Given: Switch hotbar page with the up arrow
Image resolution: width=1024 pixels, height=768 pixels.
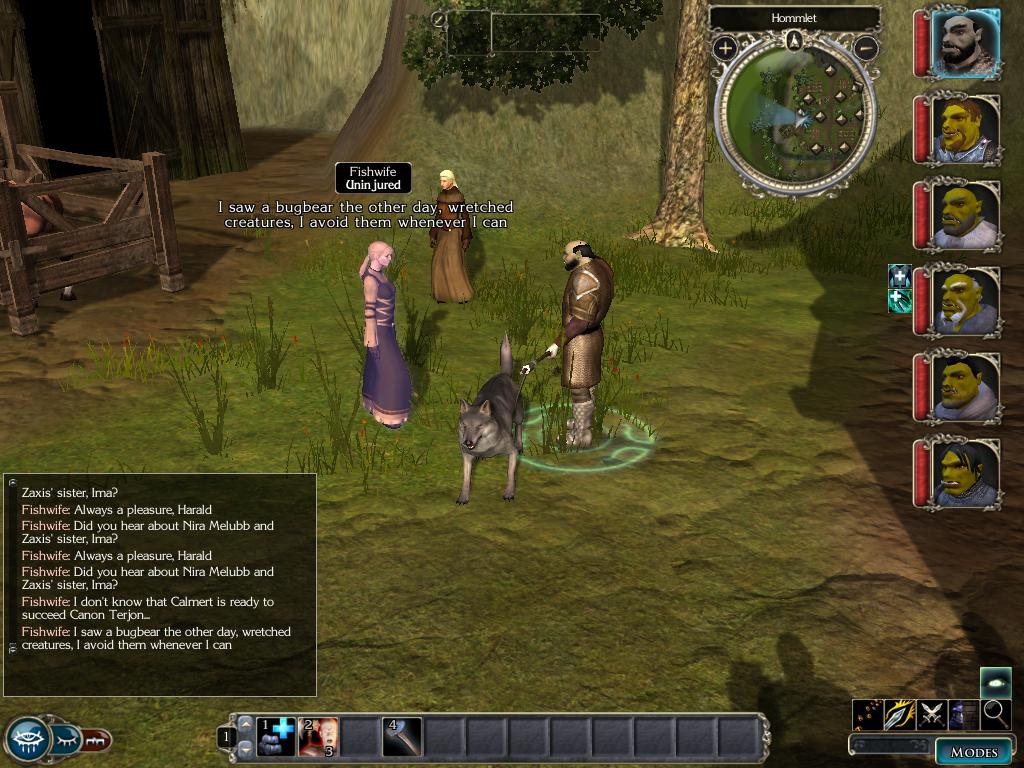Looking at the screenshot, I should pyautogui.click(x=245, y=724).
